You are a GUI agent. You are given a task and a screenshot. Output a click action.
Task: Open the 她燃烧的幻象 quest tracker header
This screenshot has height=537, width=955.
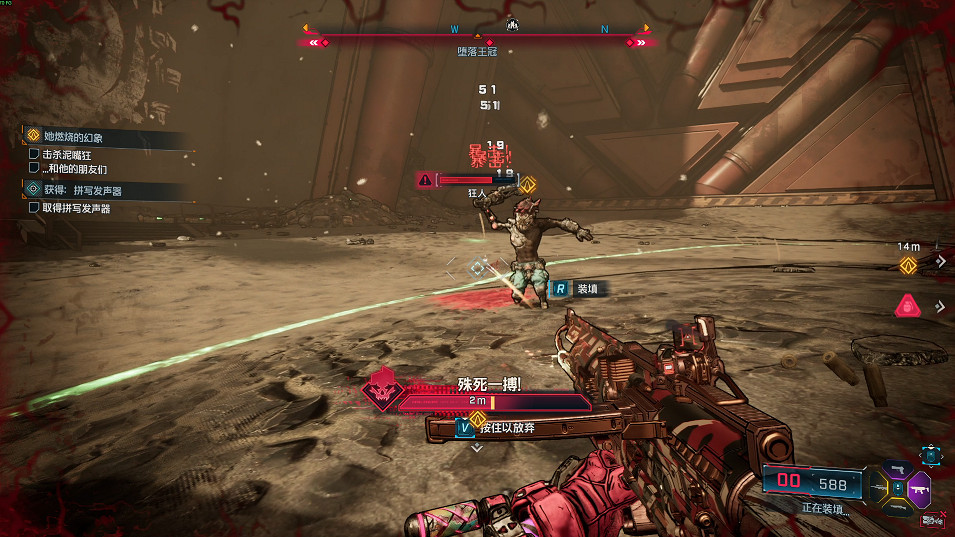coord(73,136)
